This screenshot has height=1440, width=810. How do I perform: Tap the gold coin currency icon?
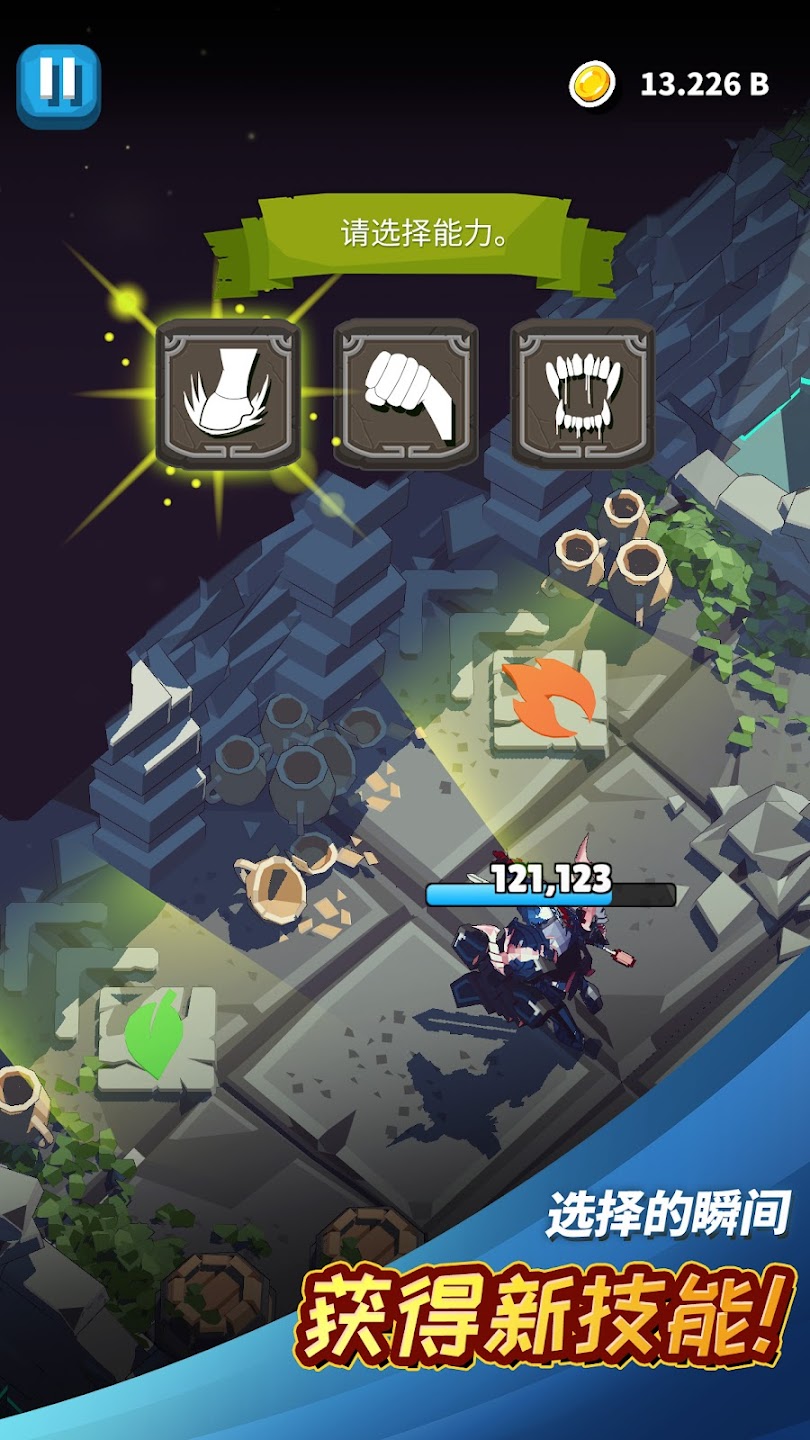point(593,85)
